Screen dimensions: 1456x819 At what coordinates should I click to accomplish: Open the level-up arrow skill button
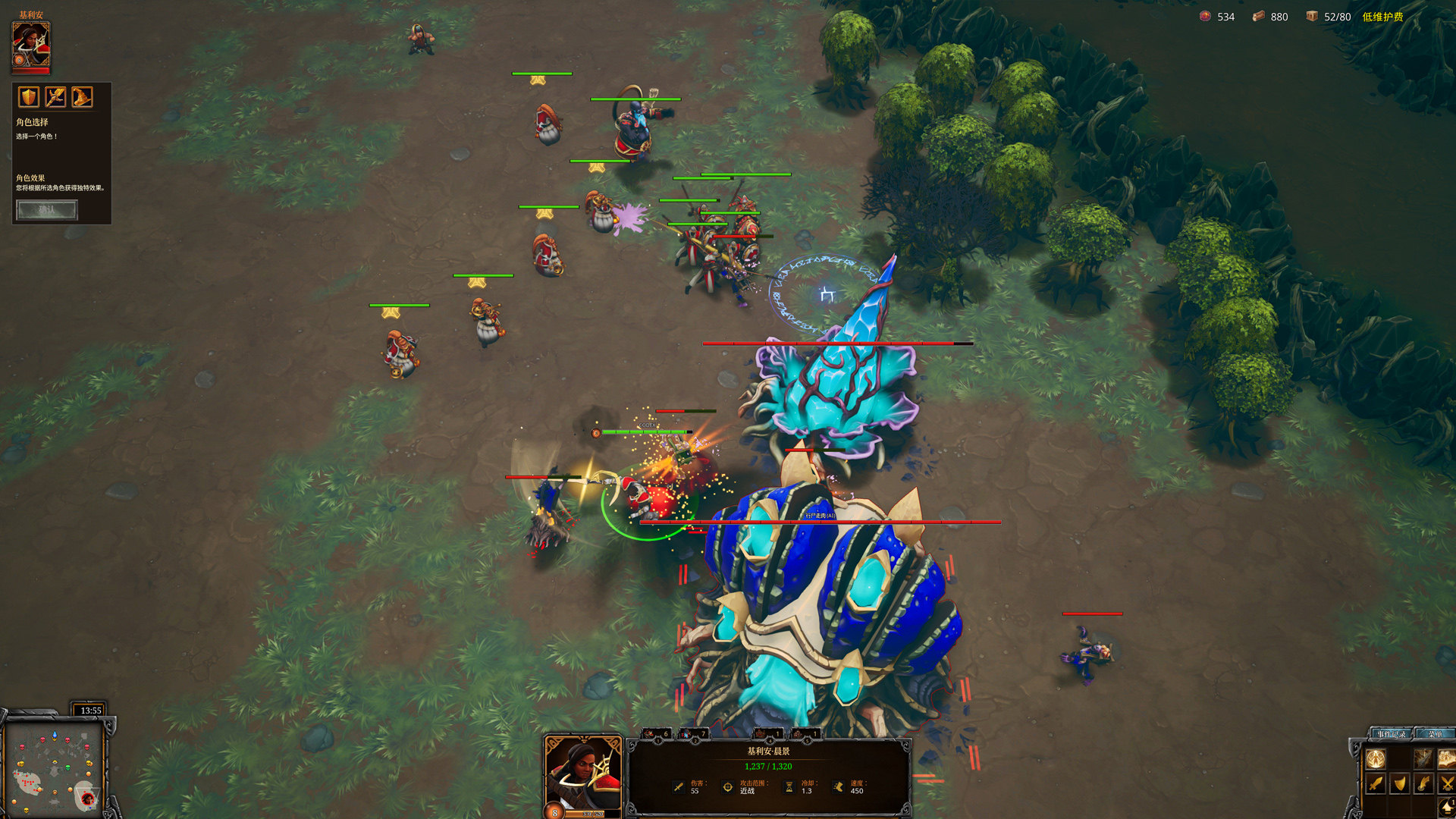(1447, 808)
